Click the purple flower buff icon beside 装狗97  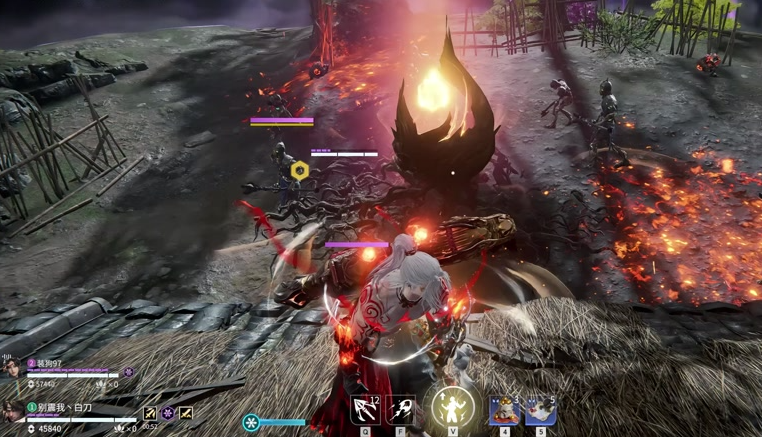click(128, 373)
